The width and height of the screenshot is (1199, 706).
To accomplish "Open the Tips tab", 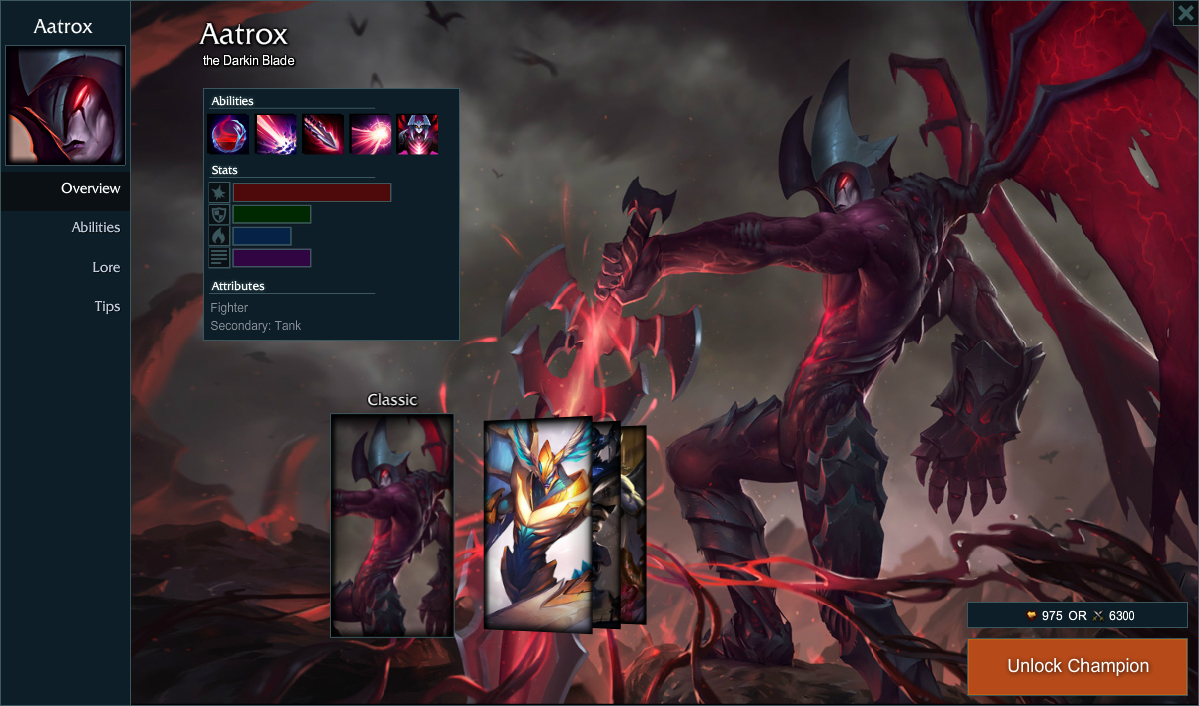I will (x=107, y=307).
